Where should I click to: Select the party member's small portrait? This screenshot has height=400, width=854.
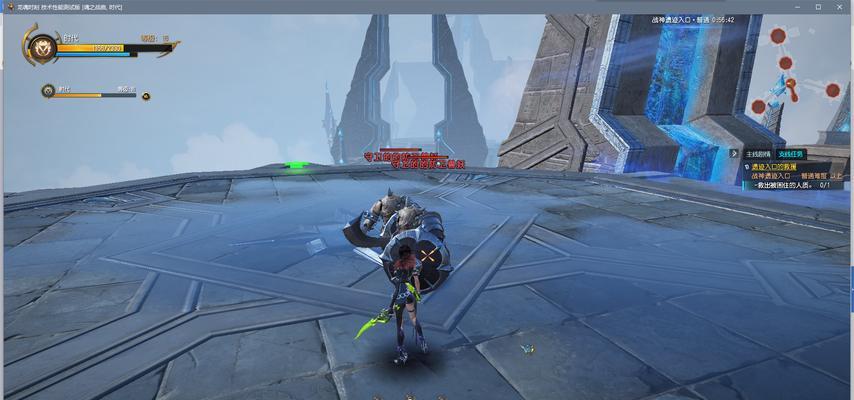click(48, 91)
